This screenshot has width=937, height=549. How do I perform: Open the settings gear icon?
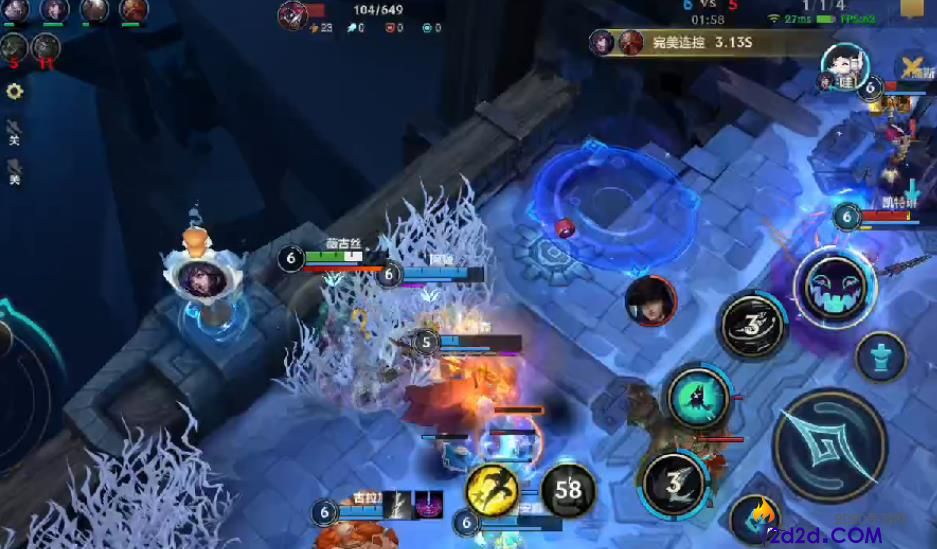(15, 92)
